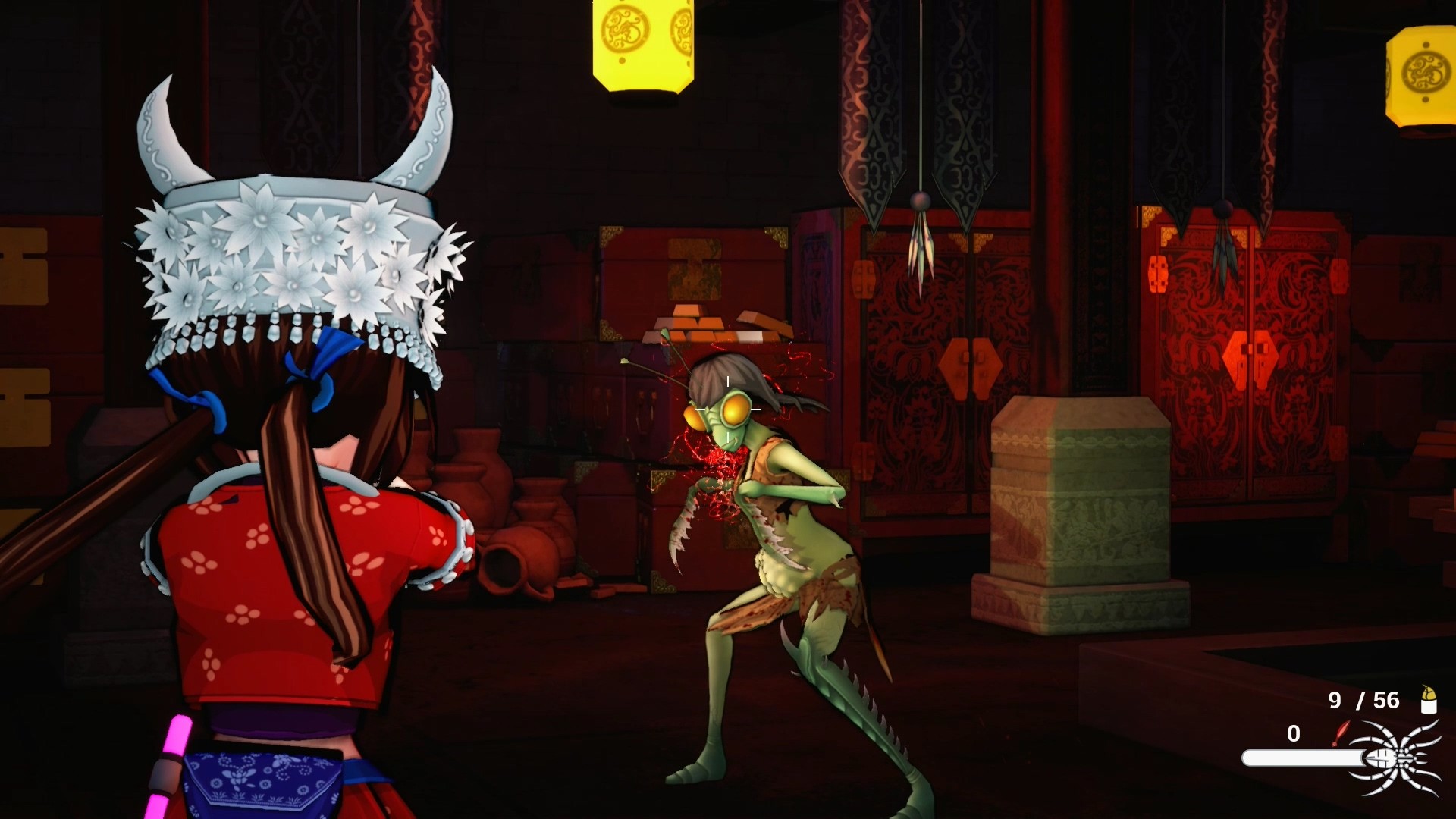This screenshot has height=819, width=1456.
Task: Click the yellow lantern in the top right corner
Action: tap(1424, 72)
